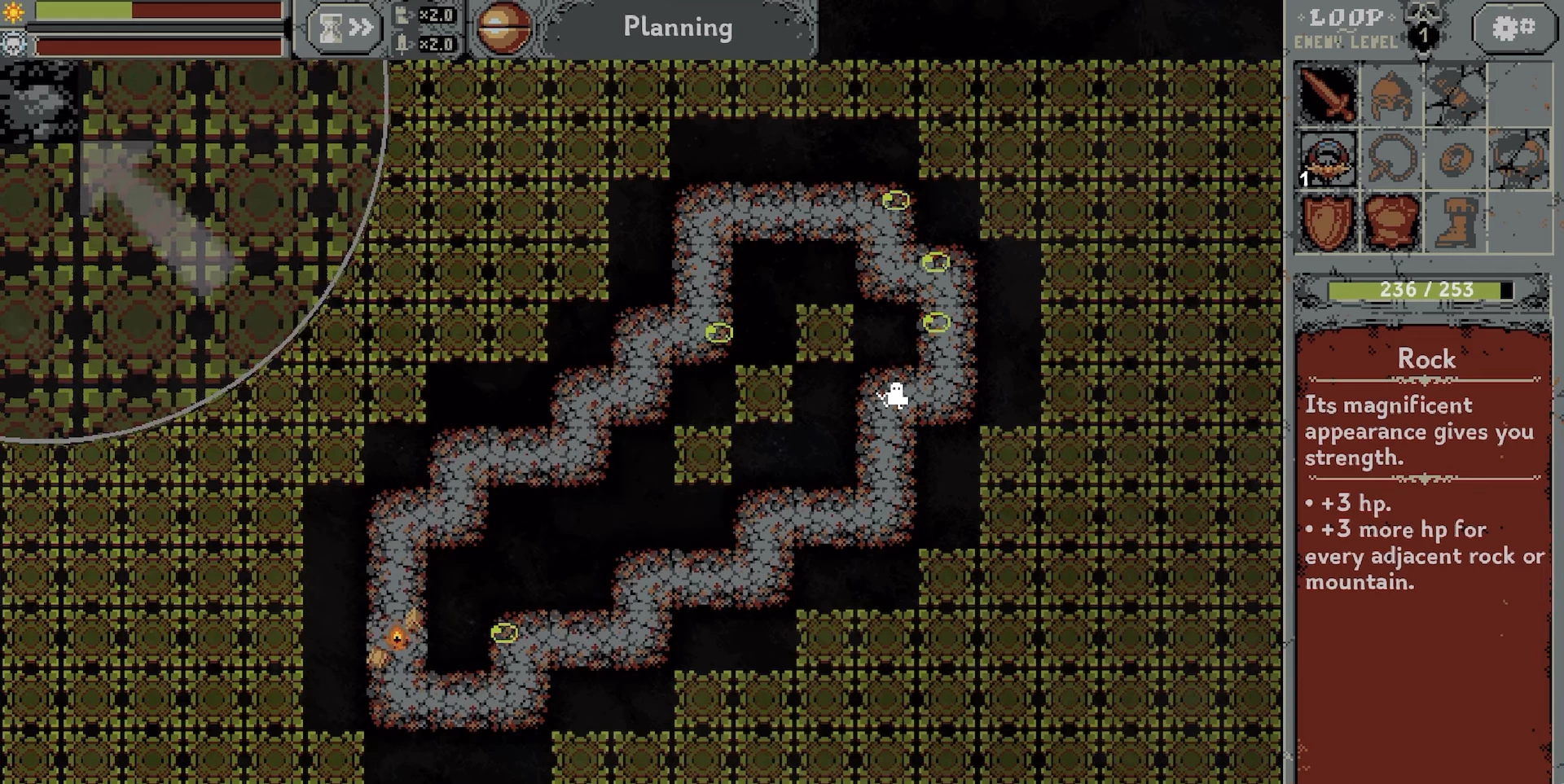
Task: Open the gear settings menu
Action: click(x=1513, y=28)
